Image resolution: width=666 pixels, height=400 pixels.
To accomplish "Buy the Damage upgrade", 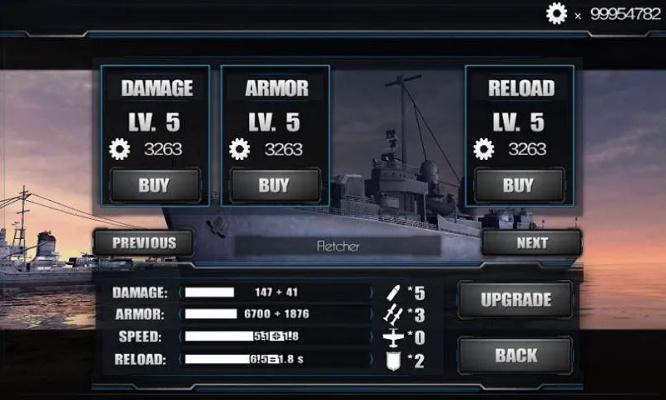I will click(x=155, y=185).
